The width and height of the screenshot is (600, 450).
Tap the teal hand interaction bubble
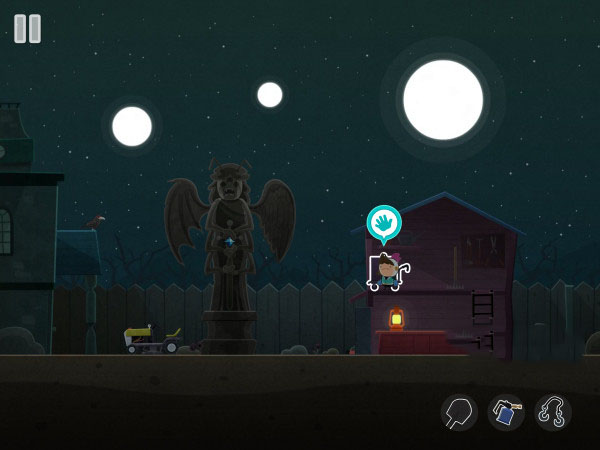[384, 223]
